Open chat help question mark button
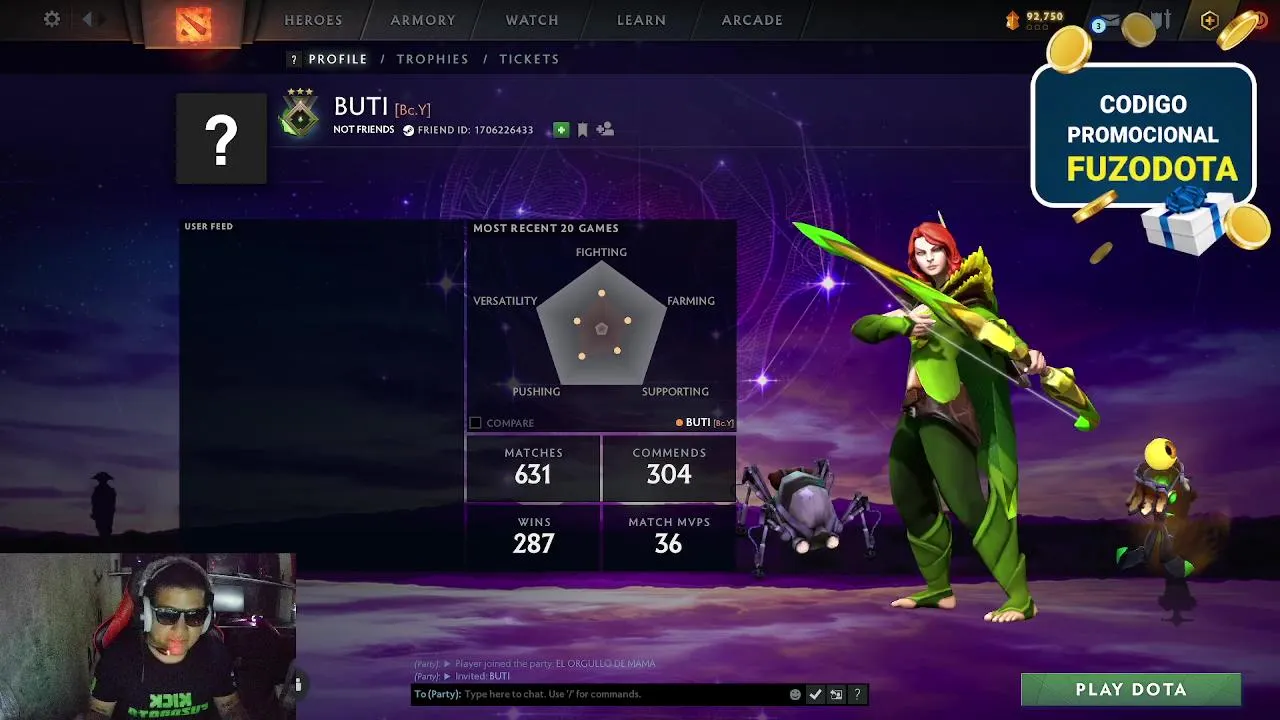 point(857,694)
